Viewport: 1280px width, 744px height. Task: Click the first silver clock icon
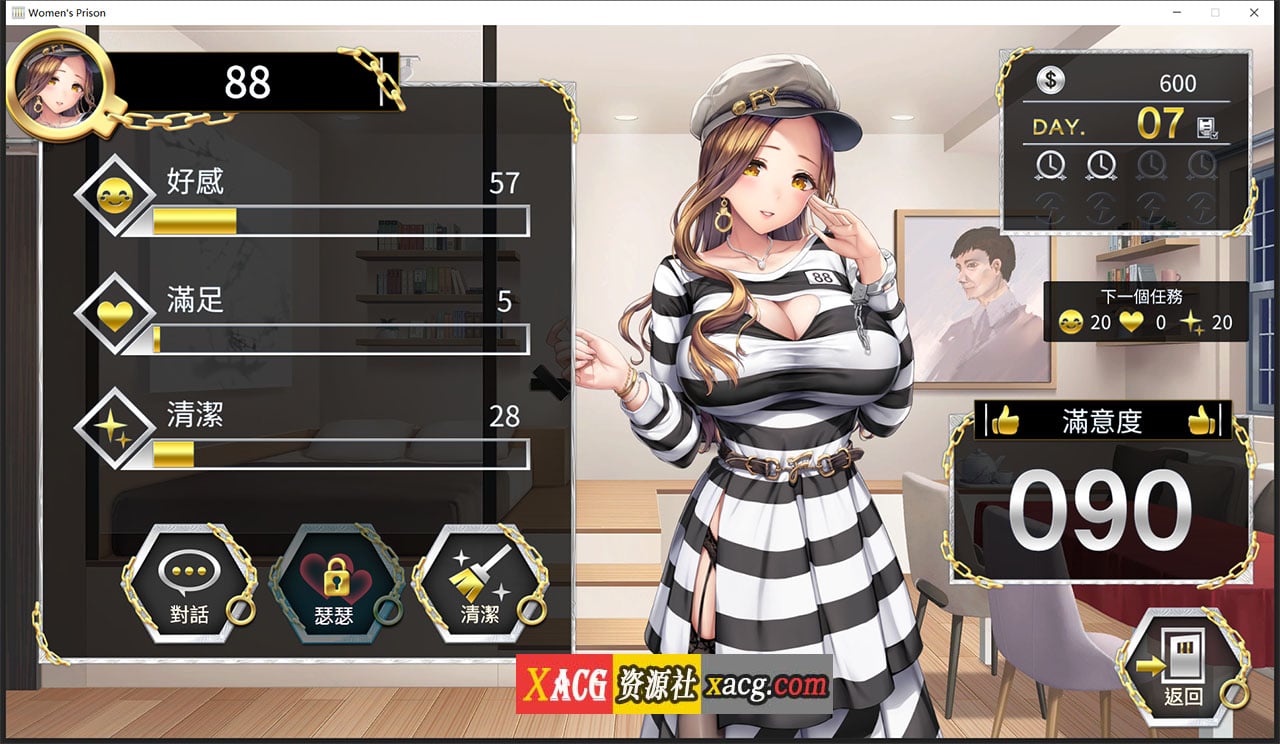point(1050,165)
